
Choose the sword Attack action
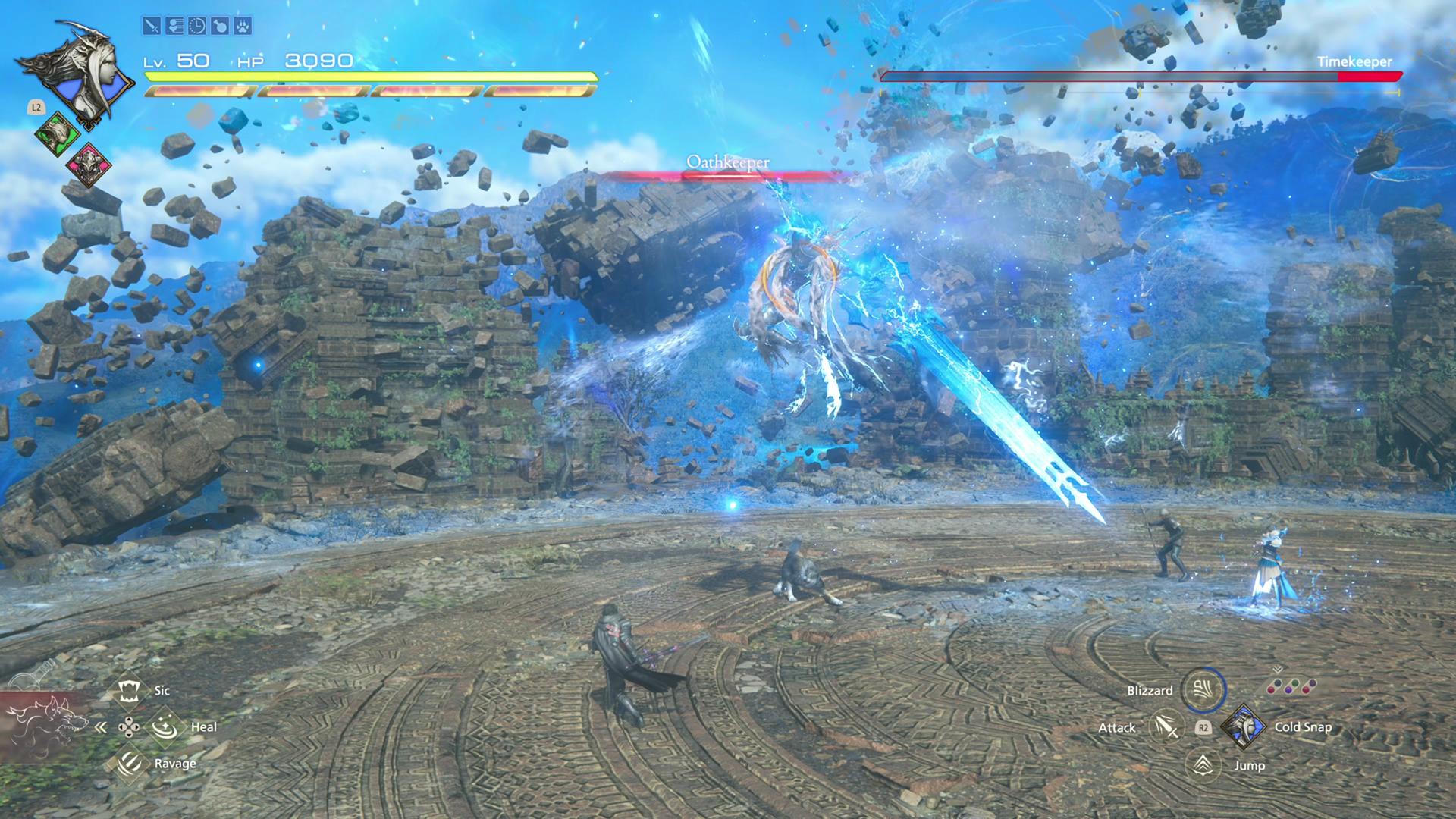click(x=1166, y=727)
